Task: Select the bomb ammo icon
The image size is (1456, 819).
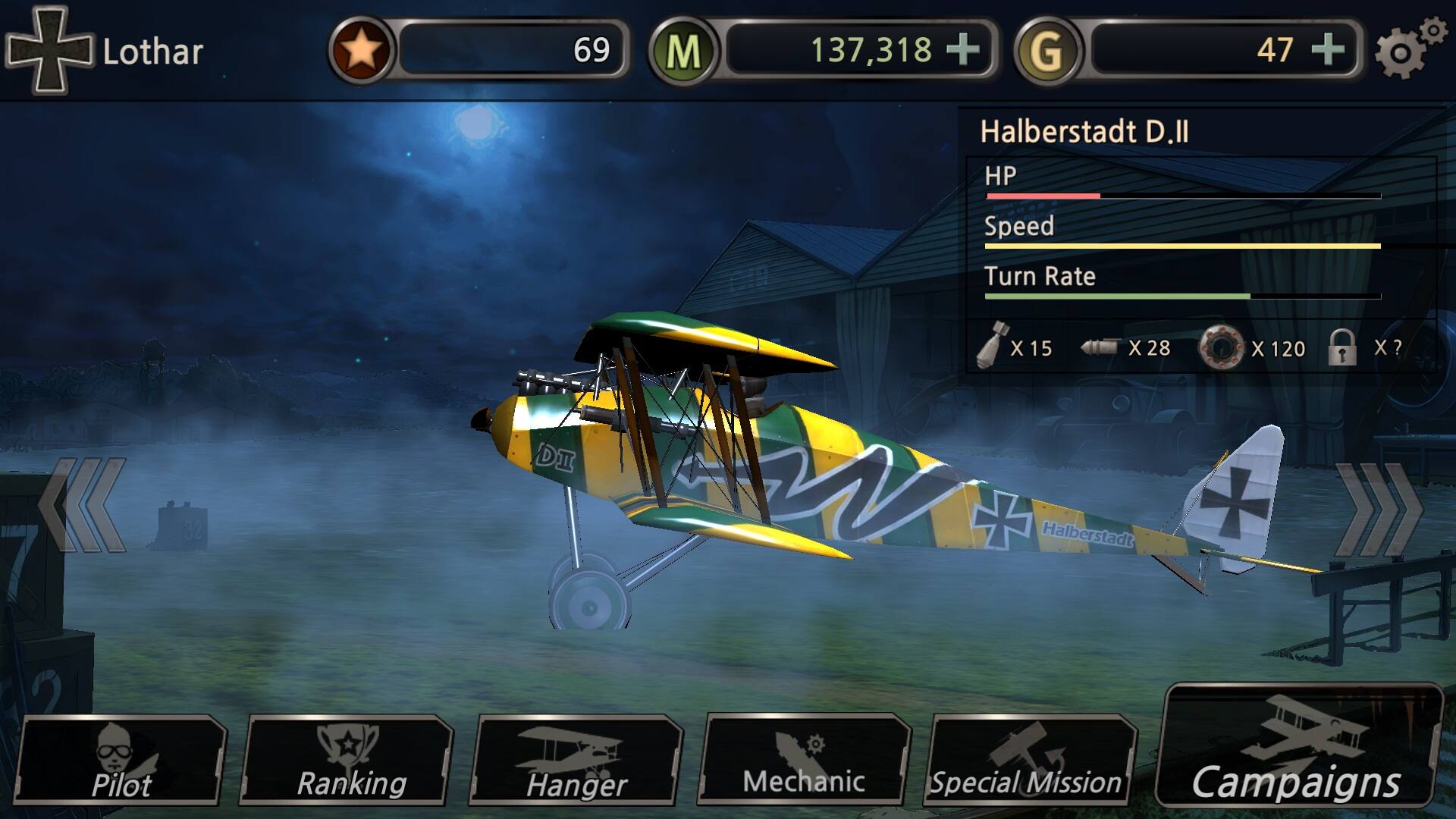Action: 993,347
